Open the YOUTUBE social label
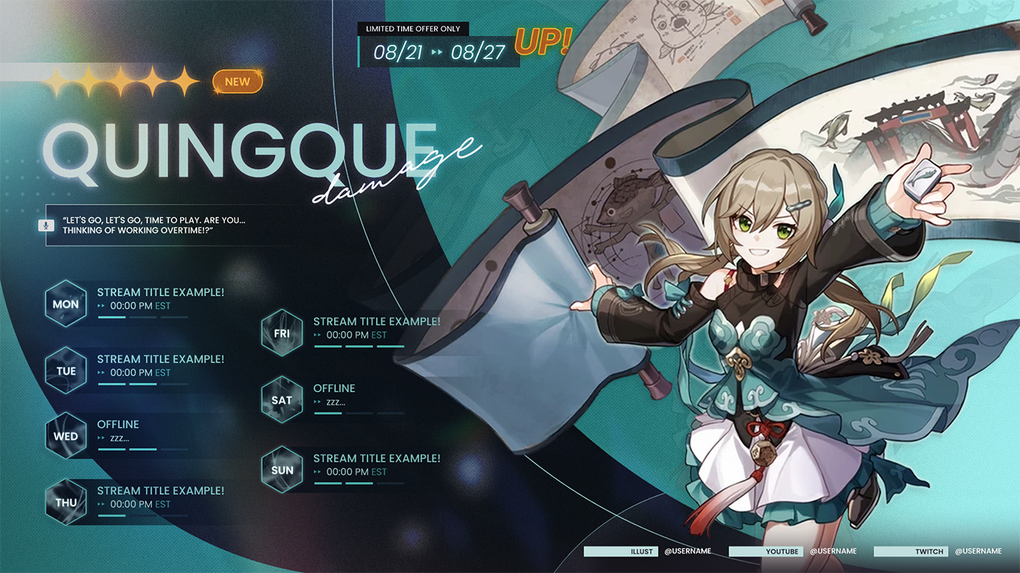The image size is (1020, 573). pyautogui.click(x=765, y=551)
